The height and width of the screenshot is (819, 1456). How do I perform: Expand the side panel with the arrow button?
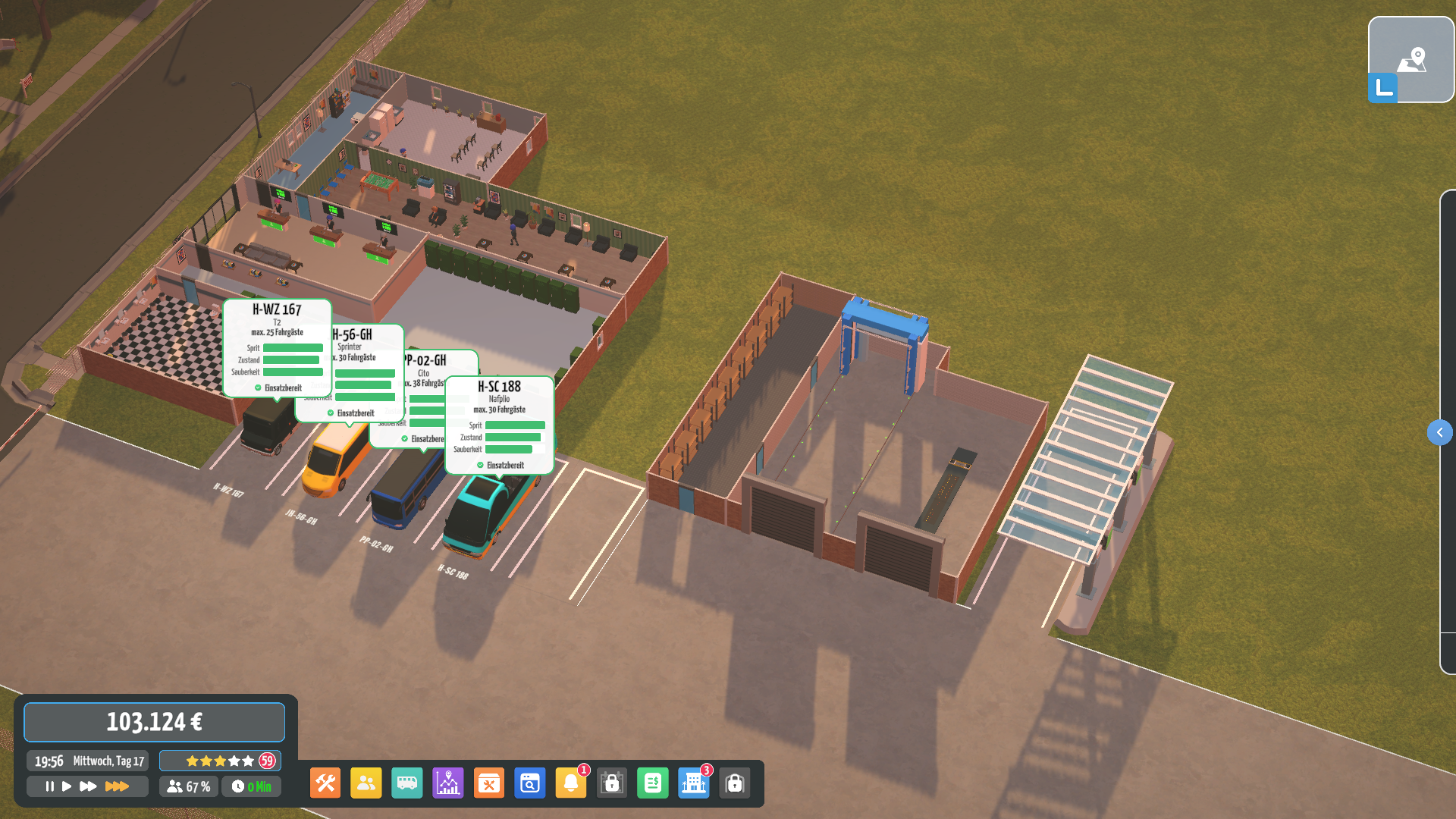point(1439,432)
